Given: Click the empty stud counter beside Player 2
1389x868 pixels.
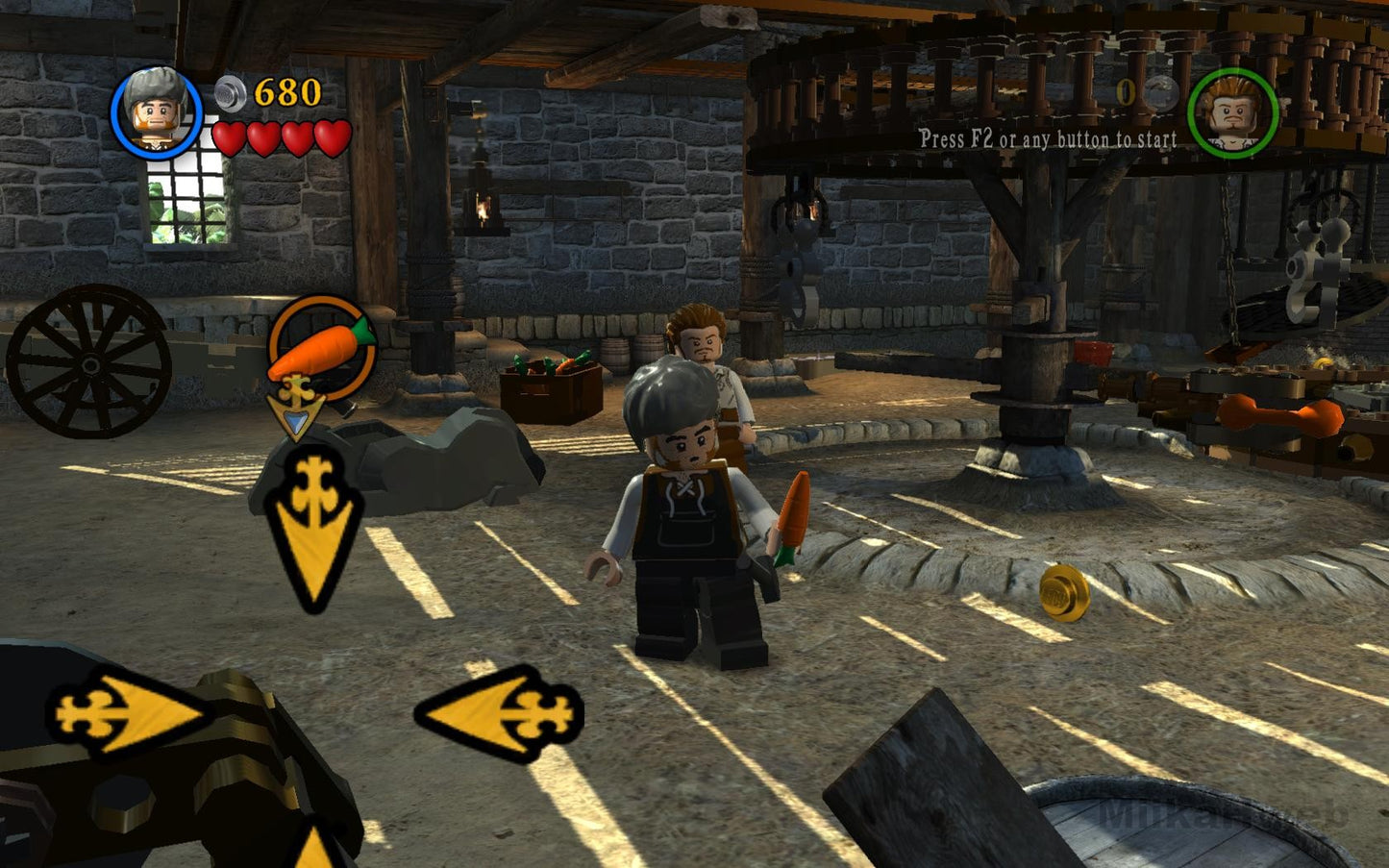Looking at the screenshot, I should [x=1124, y=93].
